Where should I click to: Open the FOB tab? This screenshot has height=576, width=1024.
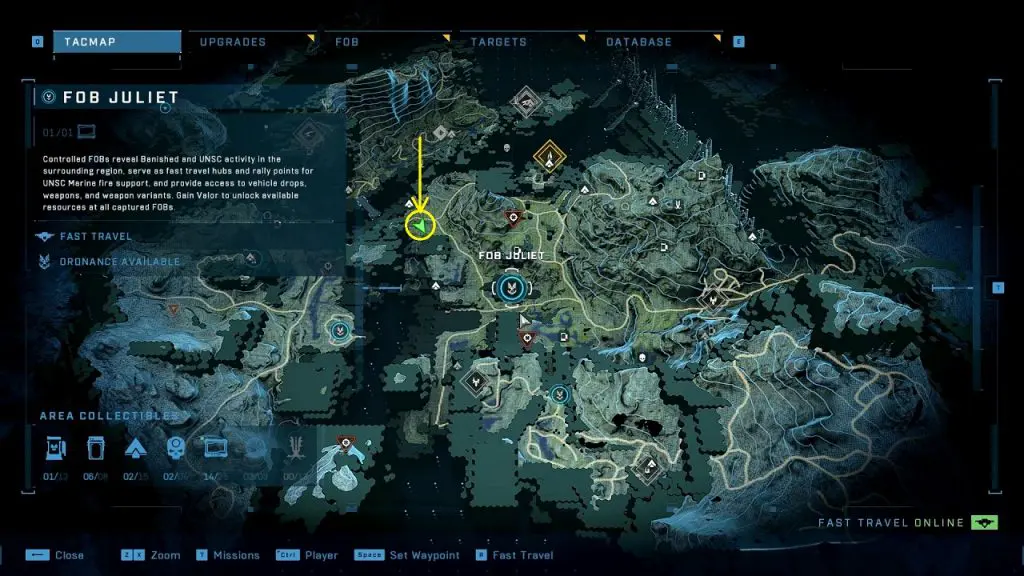pyautogui.click(x=348, y=42)
